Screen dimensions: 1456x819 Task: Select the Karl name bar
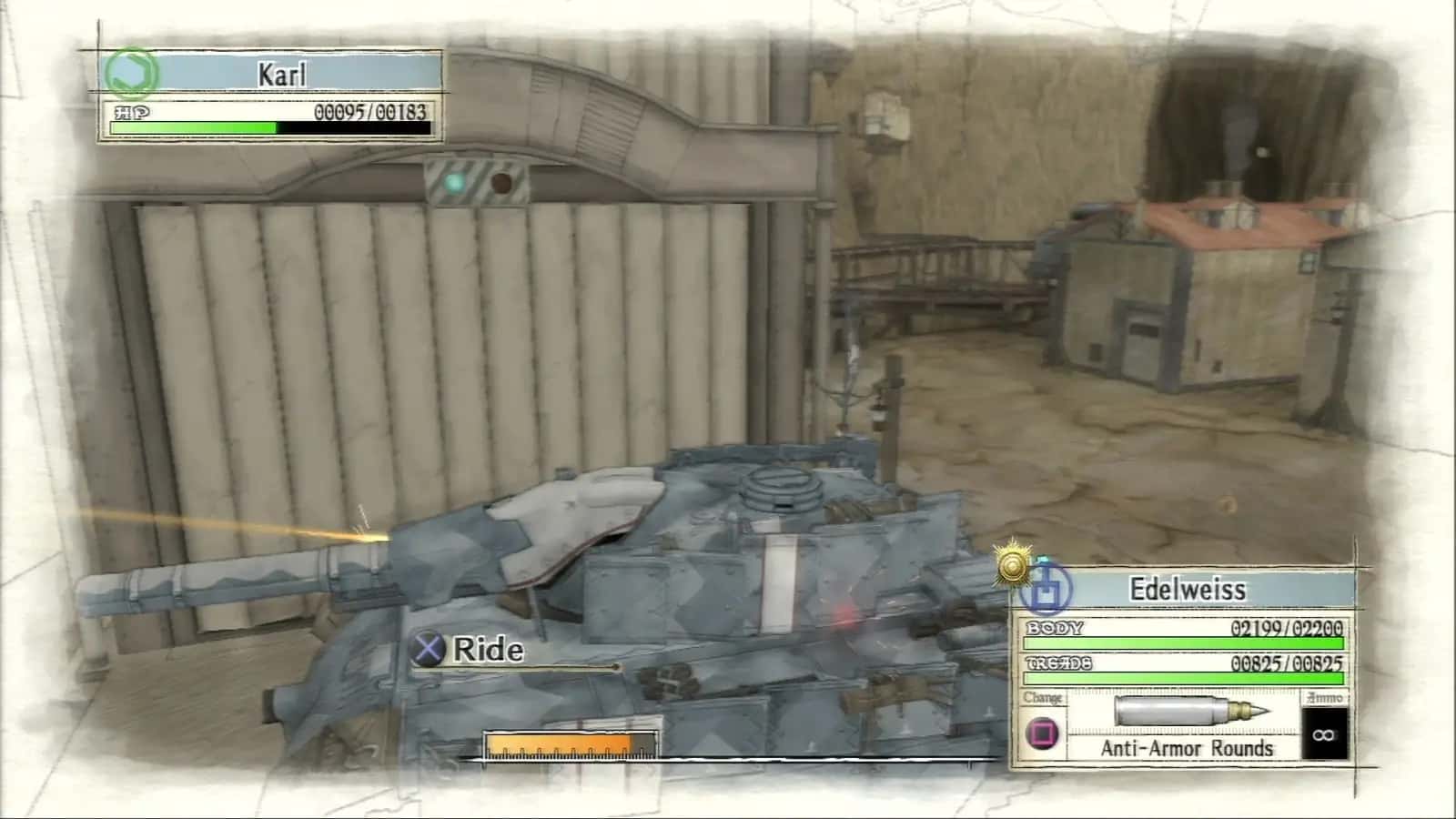click(282, 73)
